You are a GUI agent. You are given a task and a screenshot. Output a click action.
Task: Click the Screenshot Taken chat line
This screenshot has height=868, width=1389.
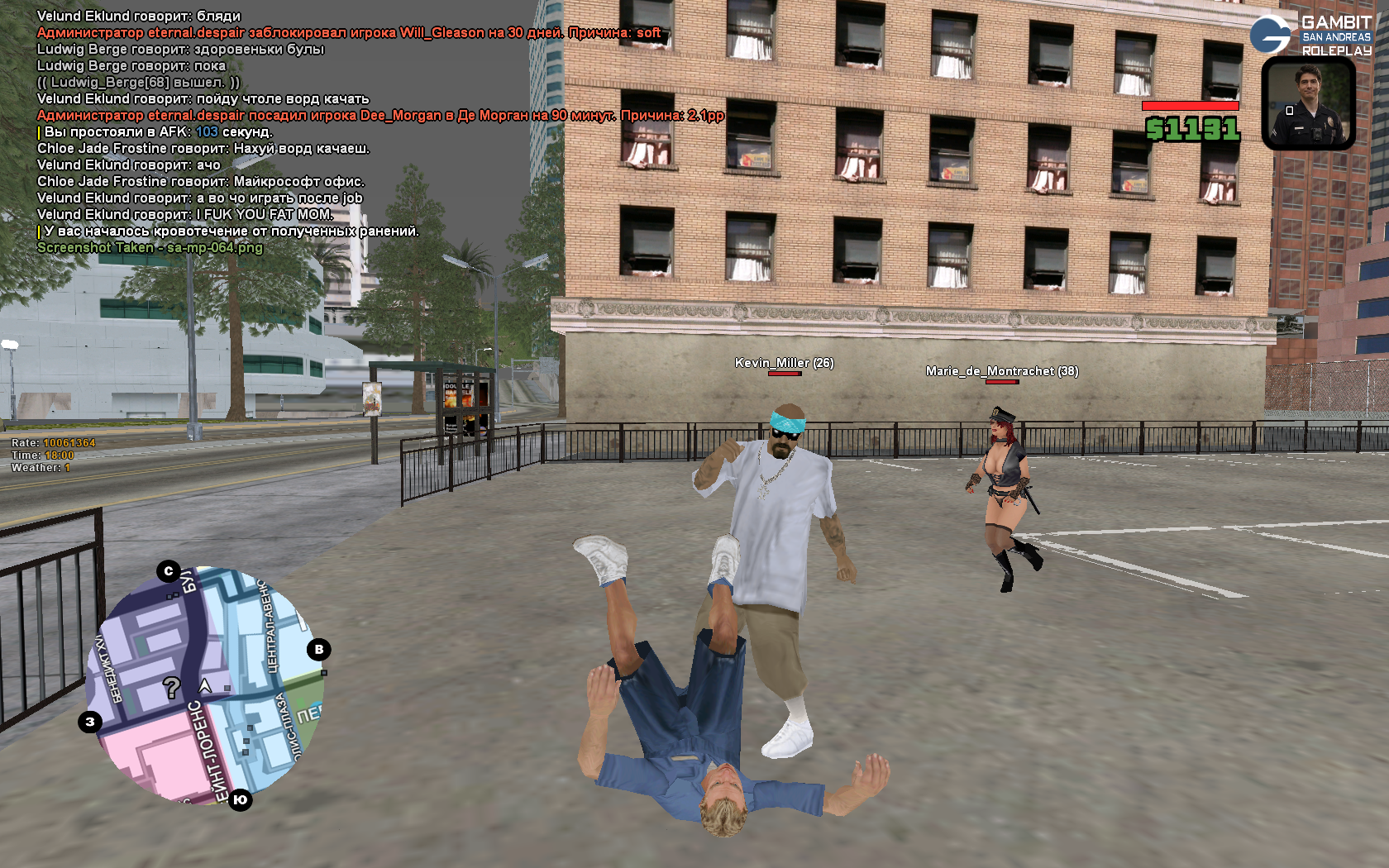[150, 248]
